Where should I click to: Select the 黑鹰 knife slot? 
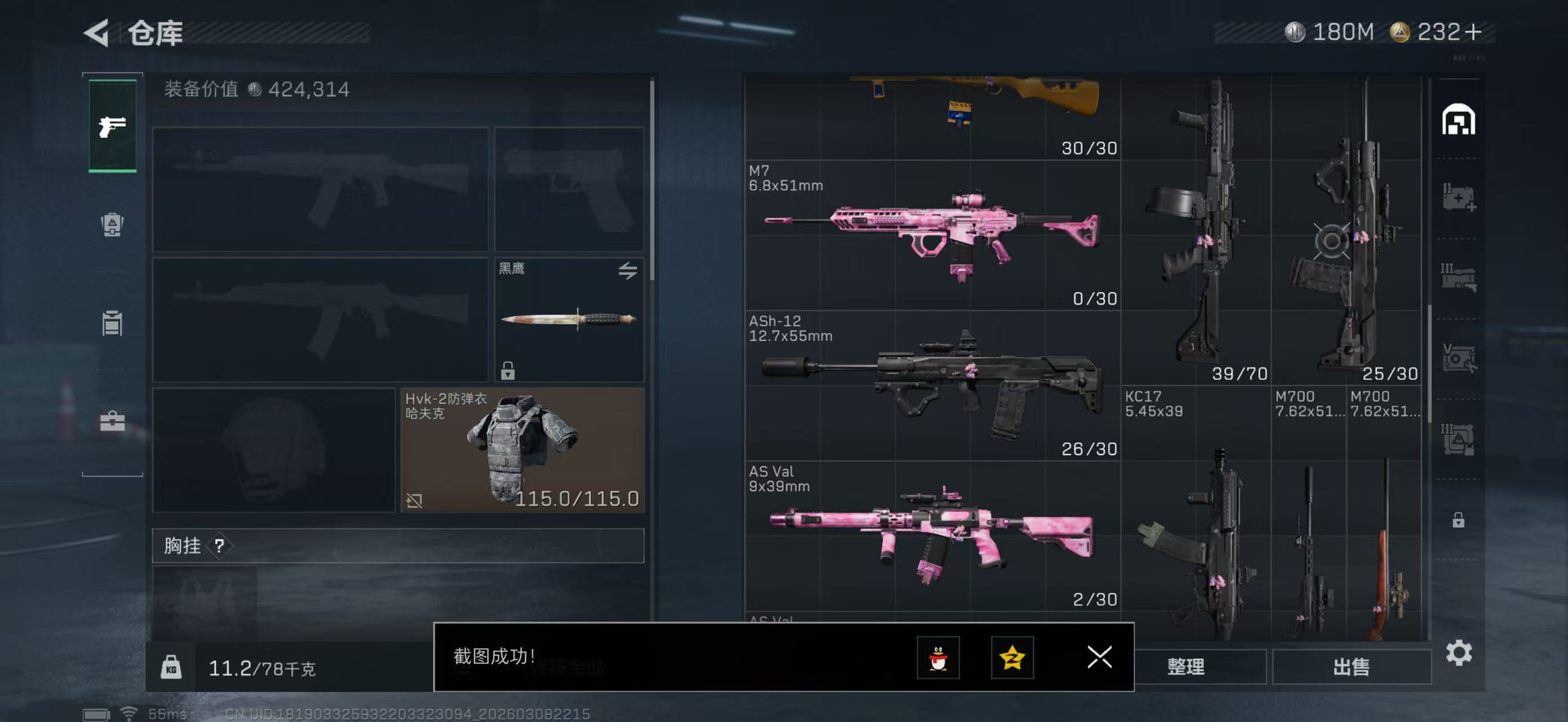tap(568, 319)
